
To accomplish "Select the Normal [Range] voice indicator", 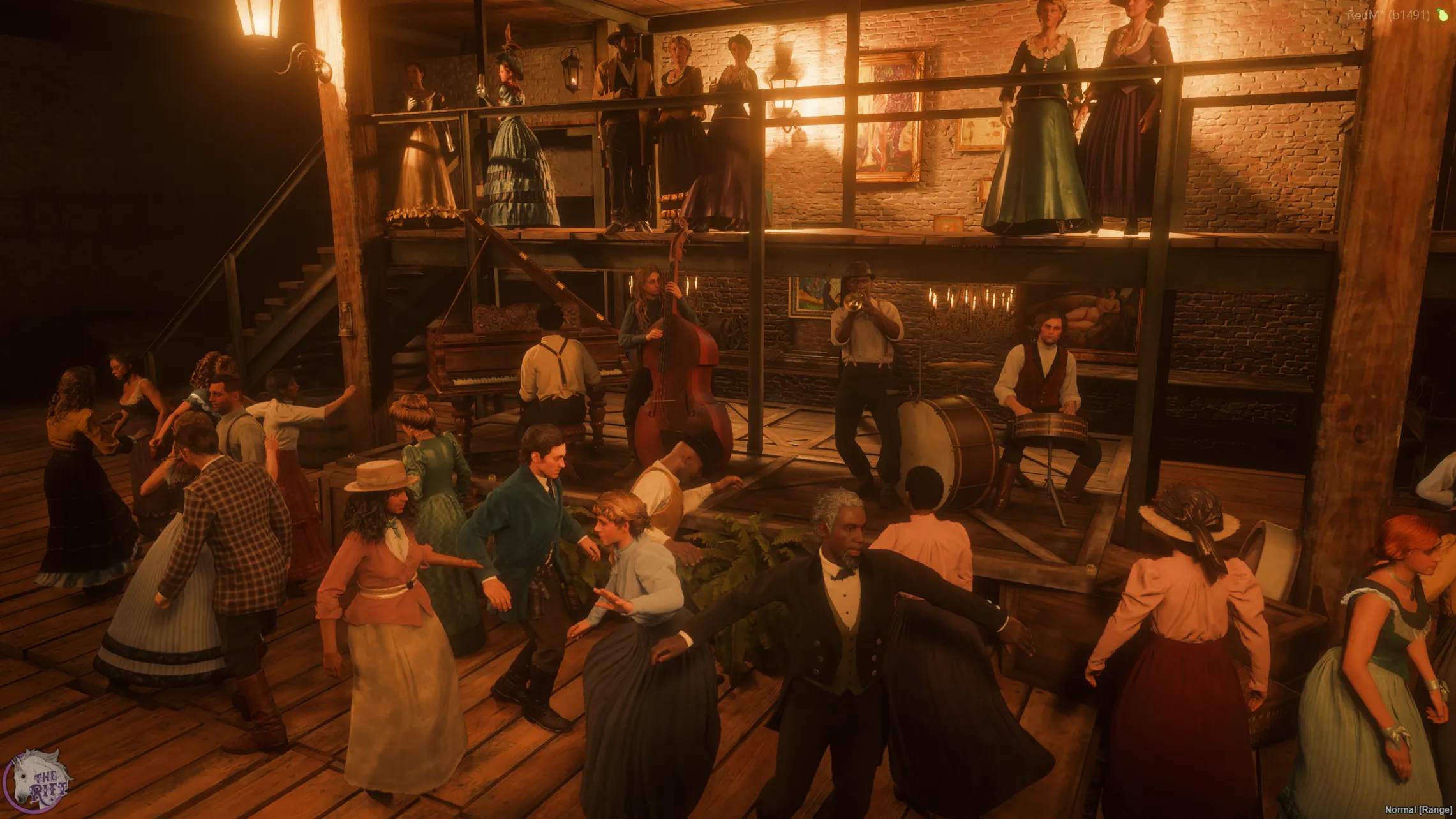I will click(1418, 809).
